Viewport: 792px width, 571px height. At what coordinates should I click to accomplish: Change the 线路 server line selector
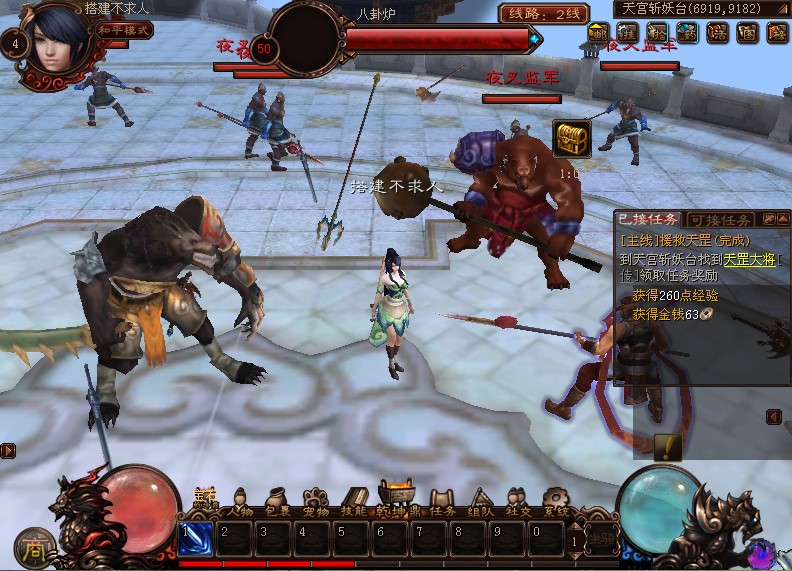click(544, 13)
